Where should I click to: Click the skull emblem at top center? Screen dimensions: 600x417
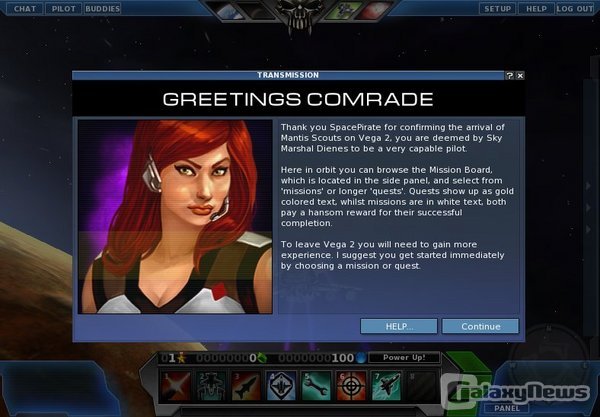pos(299,15)
